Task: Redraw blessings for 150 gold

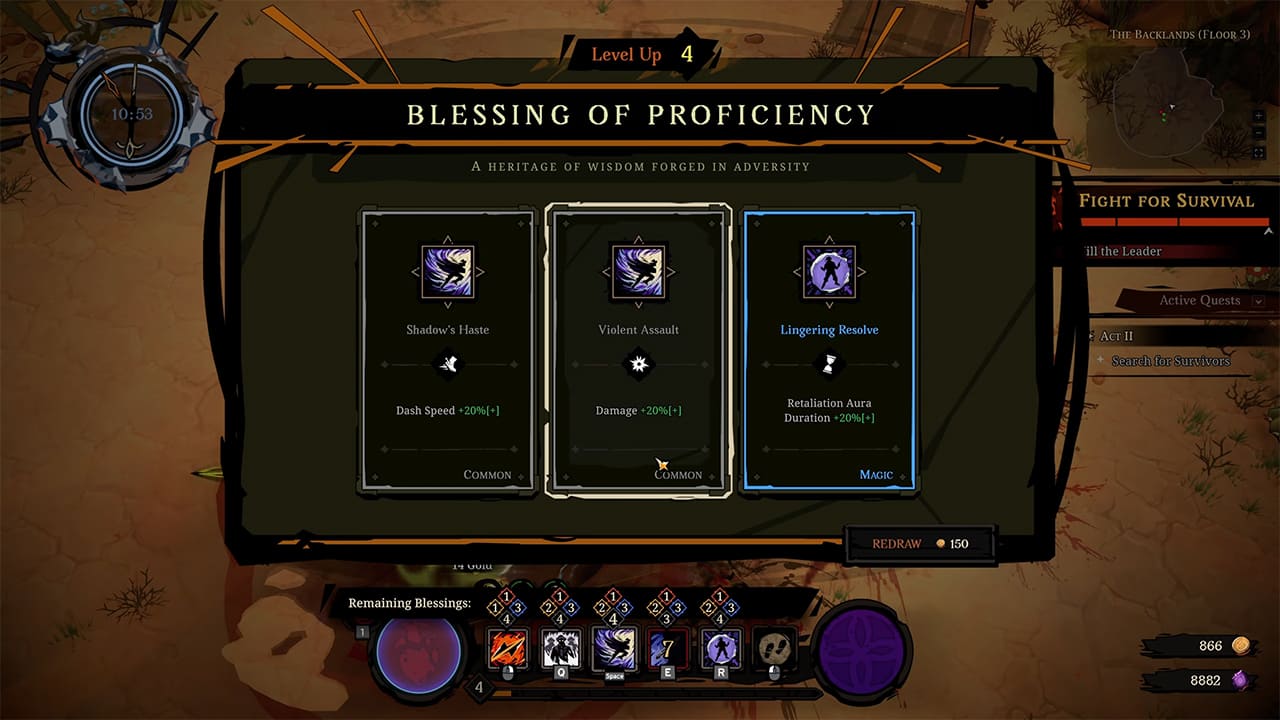Action: point(920,543)
